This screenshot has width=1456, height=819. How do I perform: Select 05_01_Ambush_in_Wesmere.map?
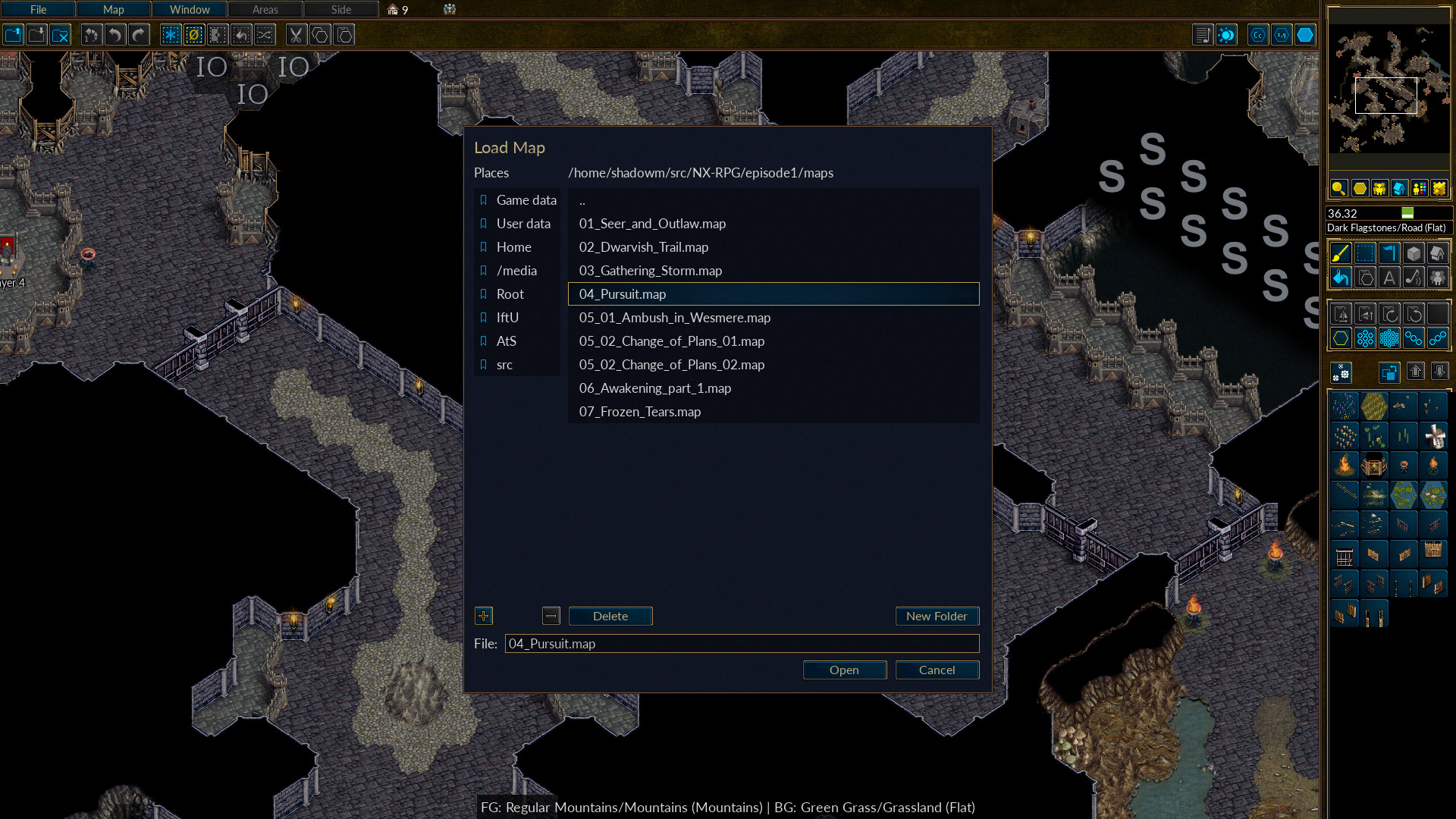(x=674, y=318)
